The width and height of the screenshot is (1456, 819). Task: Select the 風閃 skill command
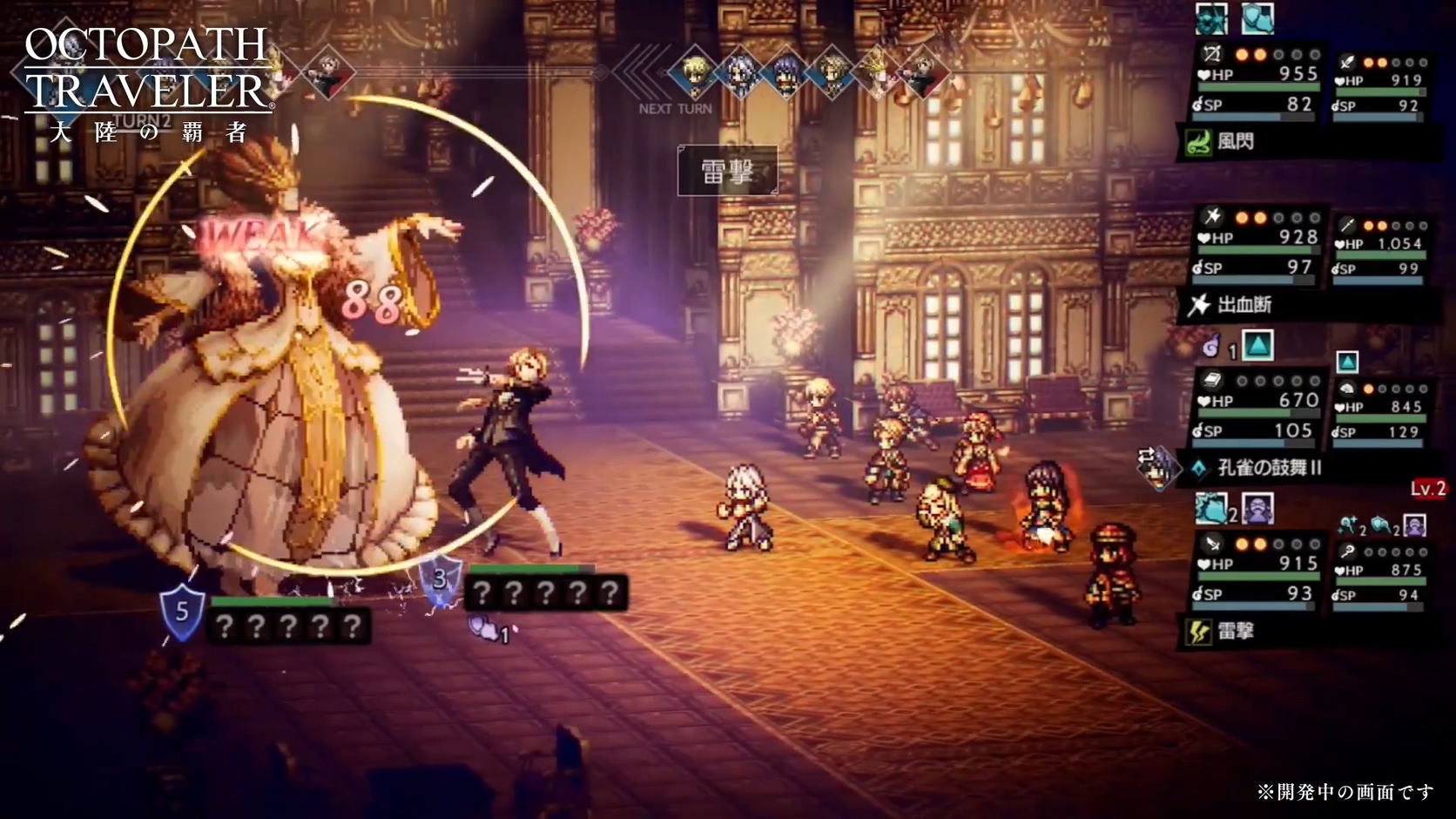tap(1235, 142)
